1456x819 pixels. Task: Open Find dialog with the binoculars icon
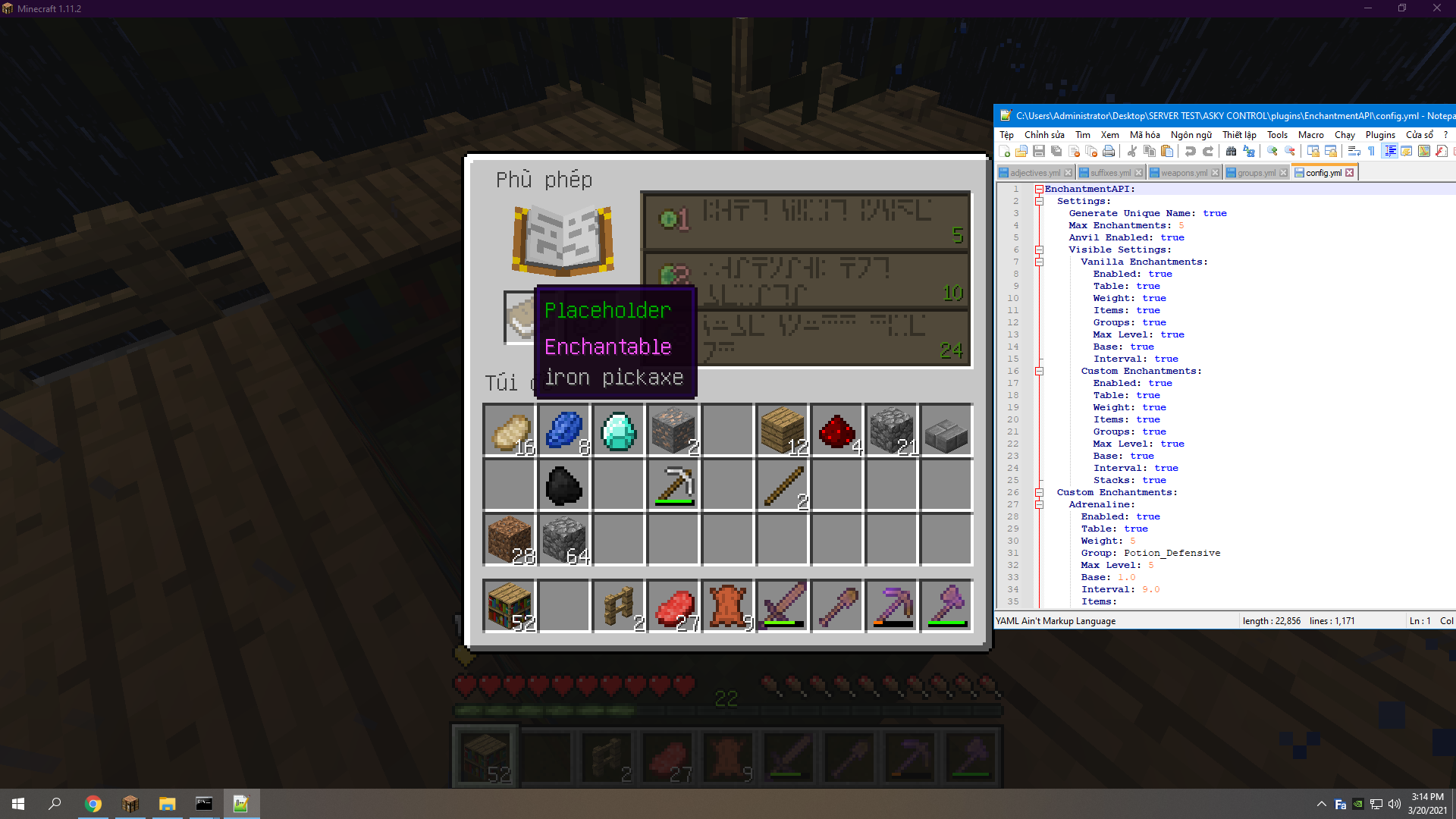click(1232, 151)
